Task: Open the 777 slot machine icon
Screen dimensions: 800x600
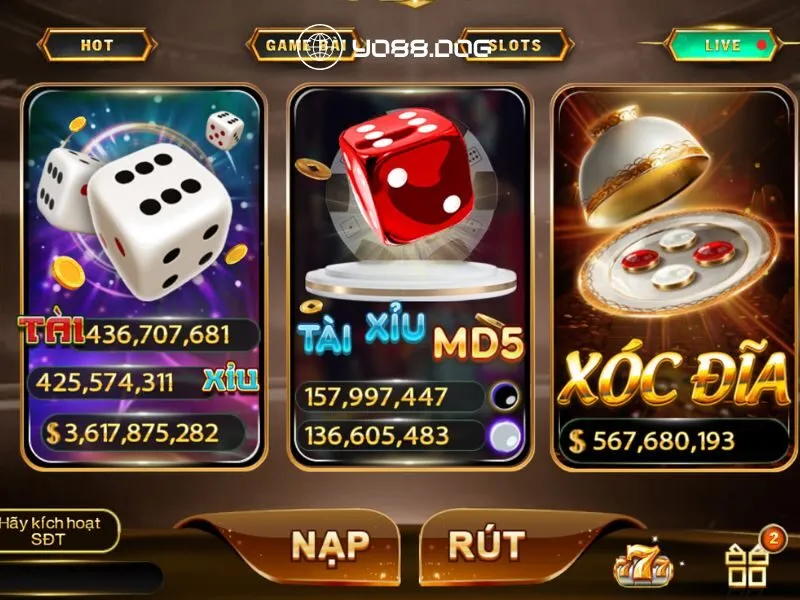Action: [x=642, y=567]
